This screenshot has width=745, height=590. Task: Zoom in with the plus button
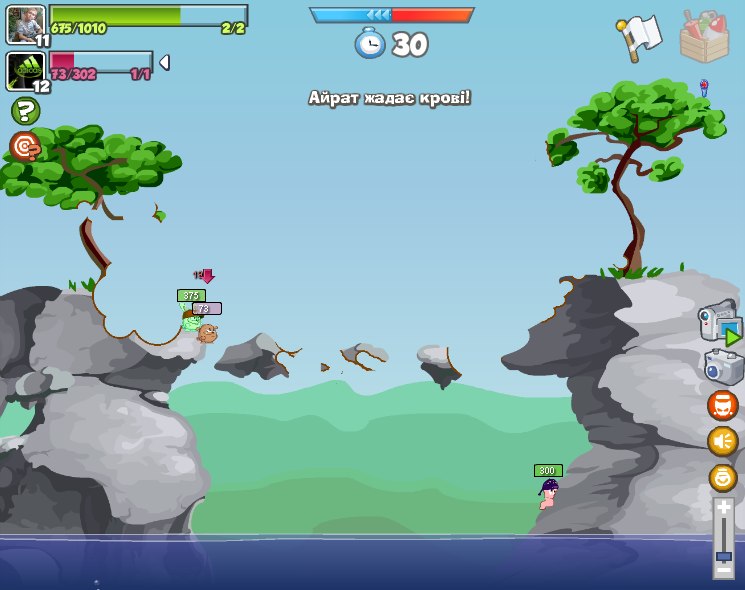coord(723,508)
